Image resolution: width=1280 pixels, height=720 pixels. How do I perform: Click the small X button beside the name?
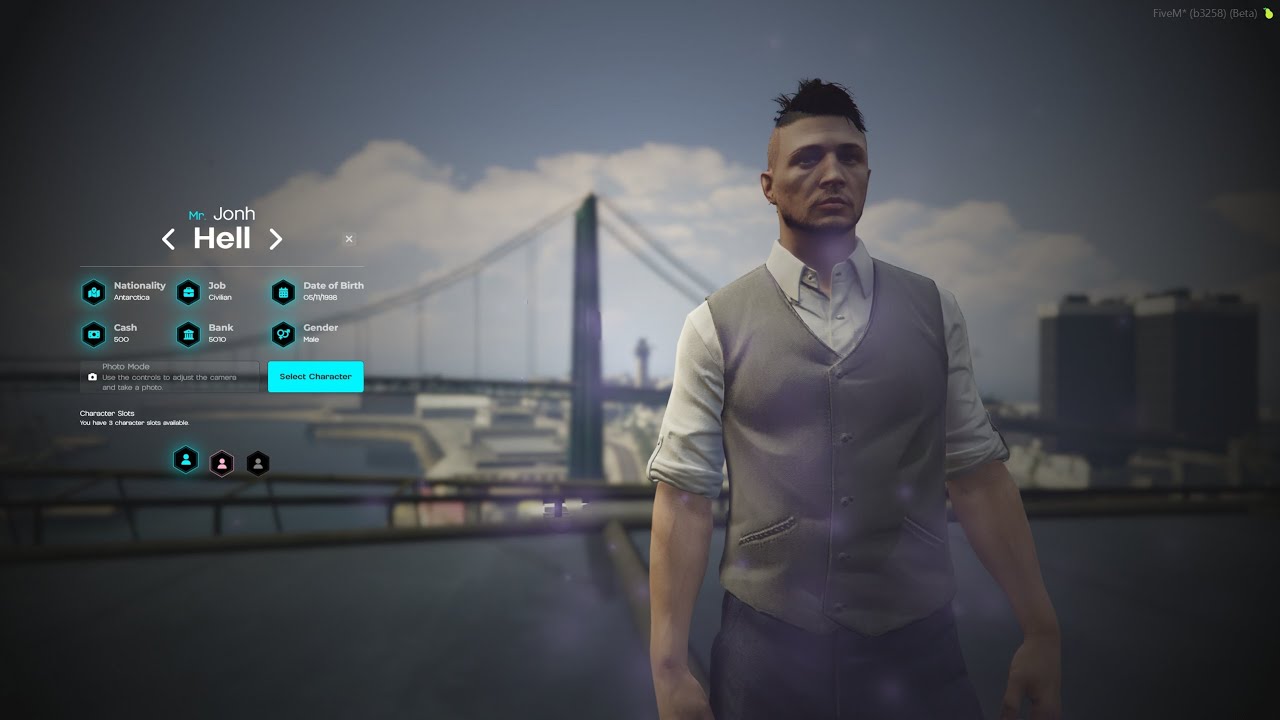[x=349, y=239]
